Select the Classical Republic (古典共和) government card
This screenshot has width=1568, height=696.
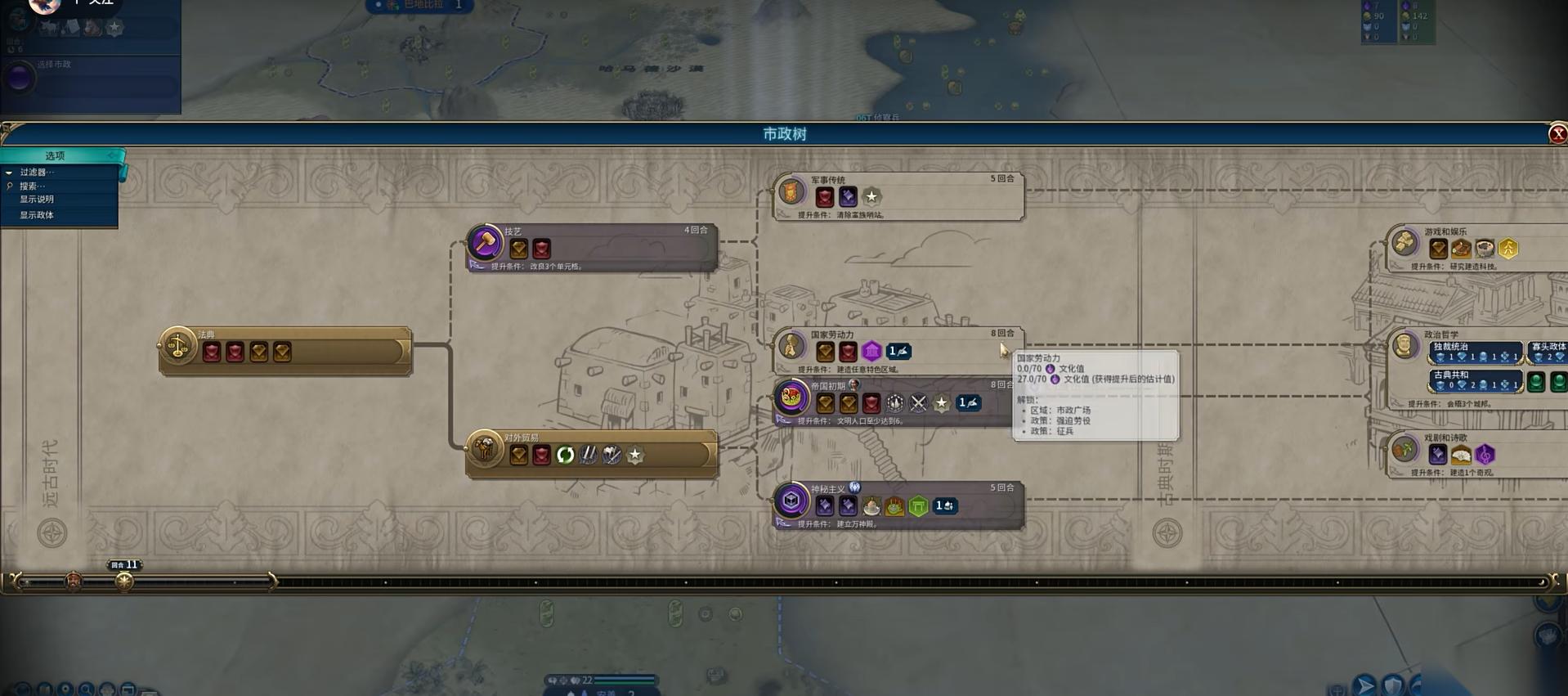(1476, 380)
